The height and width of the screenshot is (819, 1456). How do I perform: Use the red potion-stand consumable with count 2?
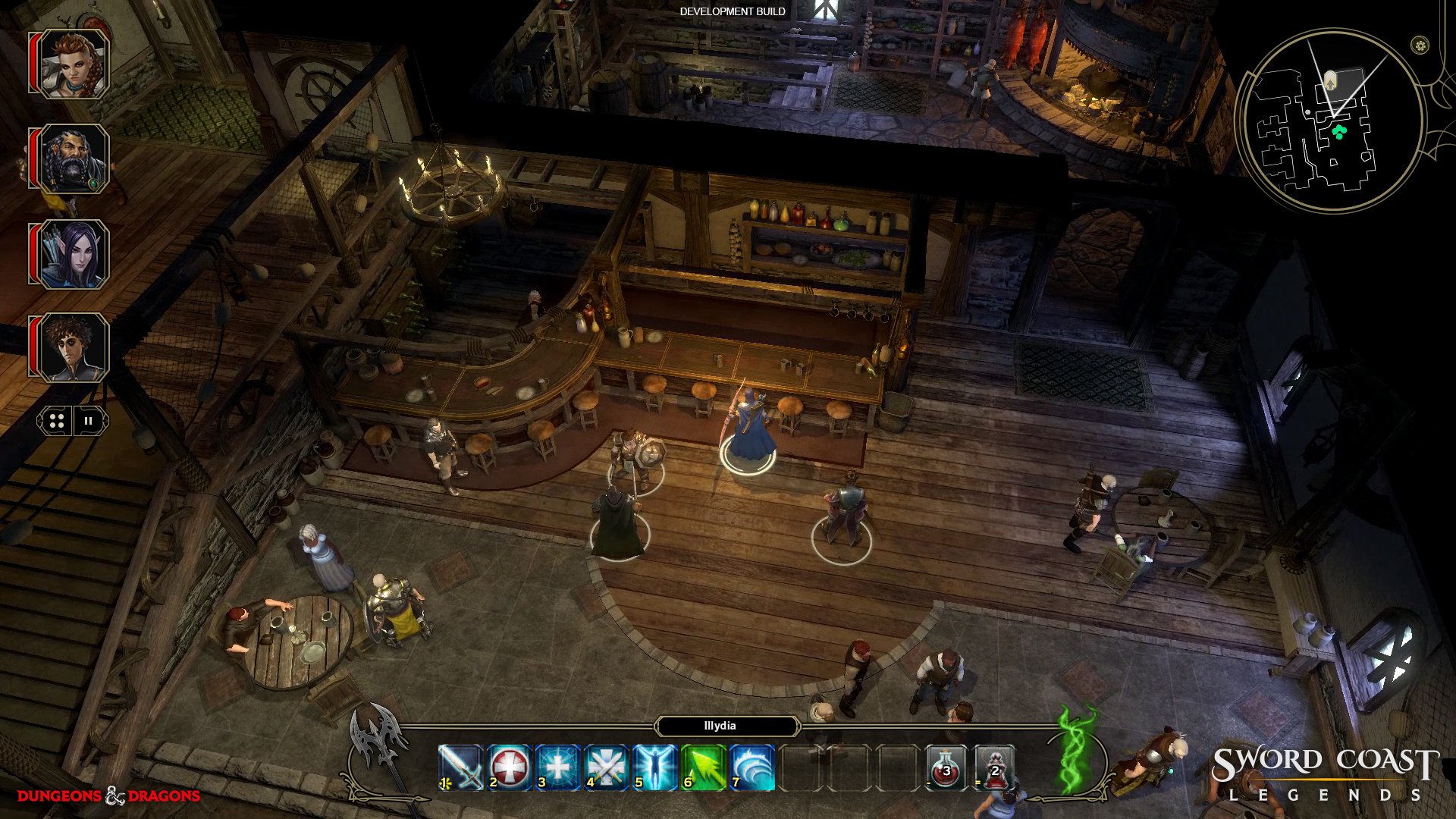pos(994,767)
